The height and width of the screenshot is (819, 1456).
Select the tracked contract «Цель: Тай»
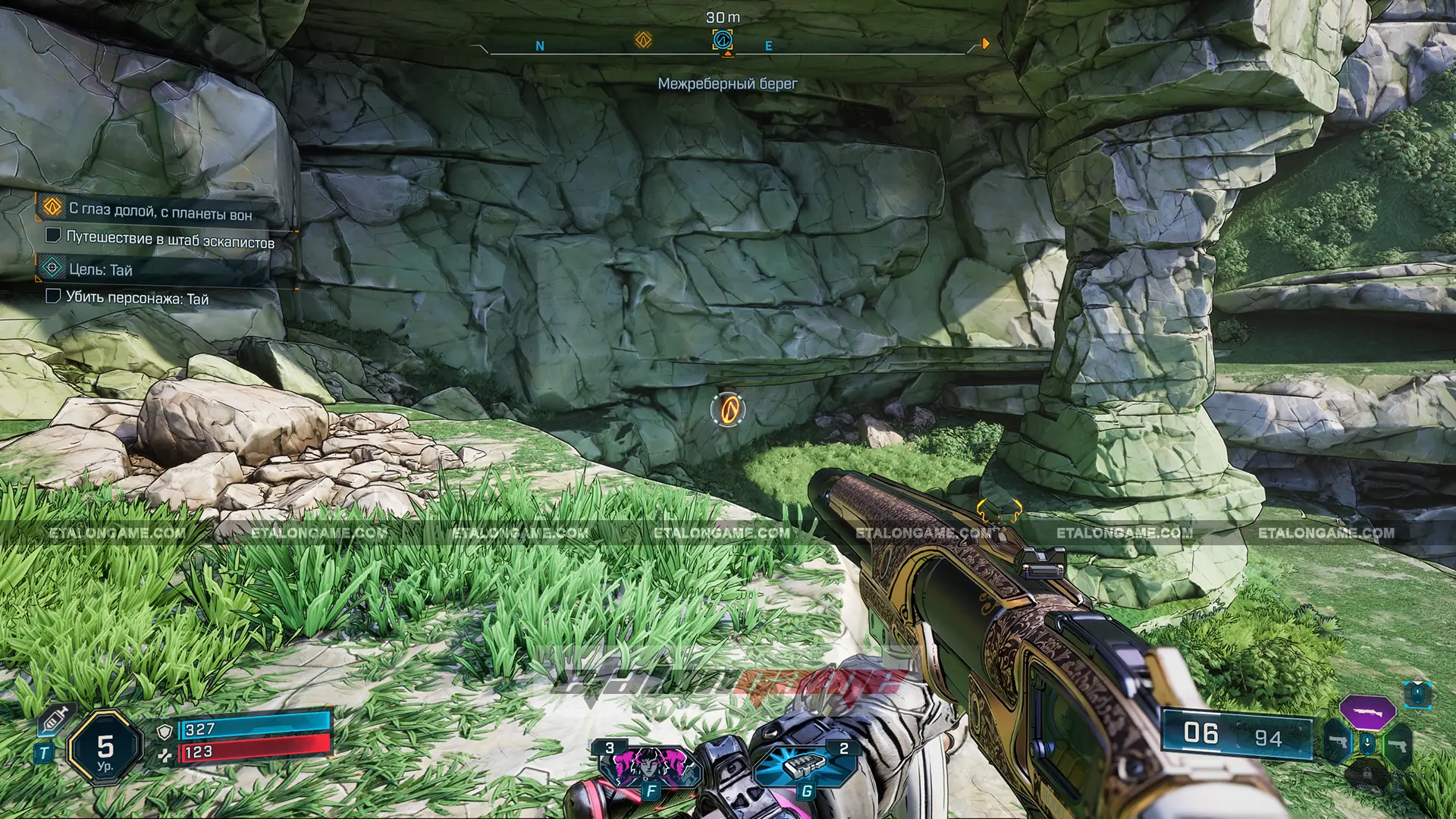(x=100, y=269)
